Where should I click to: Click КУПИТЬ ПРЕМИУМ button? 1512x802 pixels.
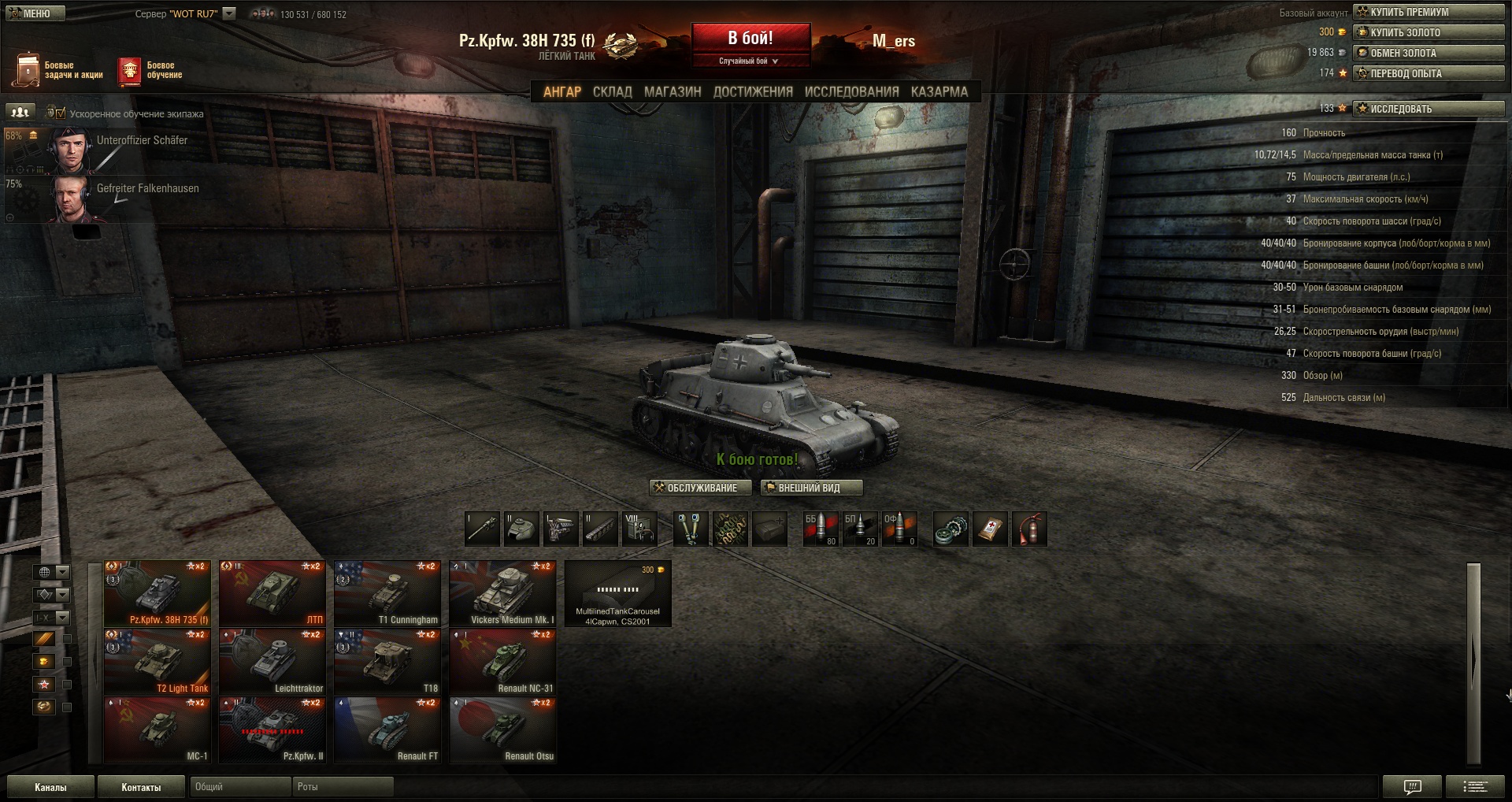pyautogui.click(x=1428, y=12)
